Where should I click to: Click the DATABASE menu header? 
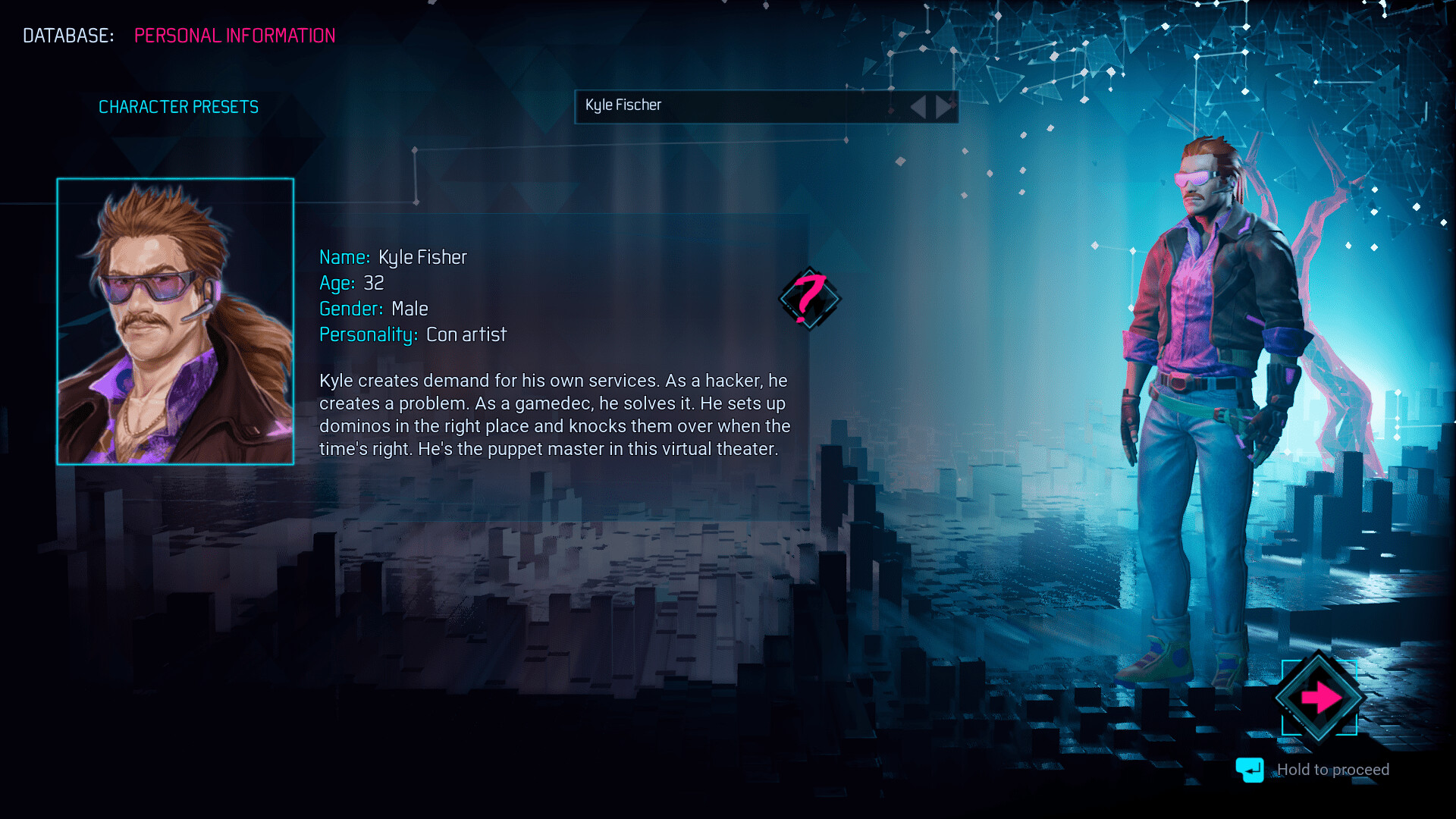click(x=67, y=35)
